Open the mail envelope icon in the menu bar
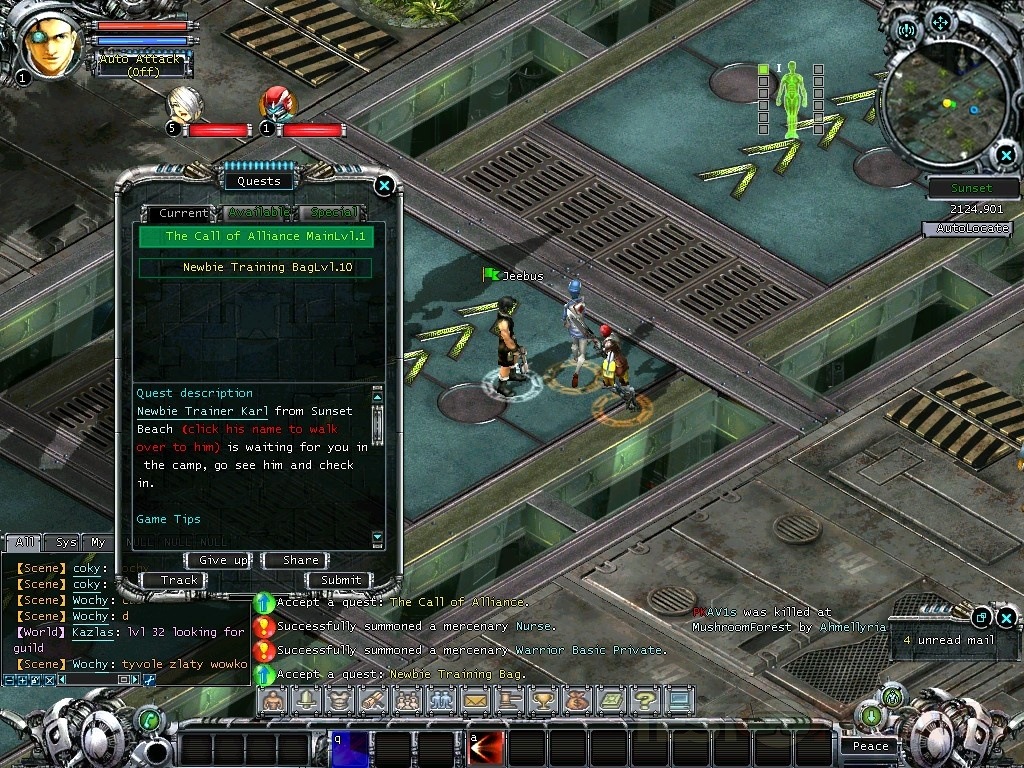The image size is (1024, 768). (474, 700)
